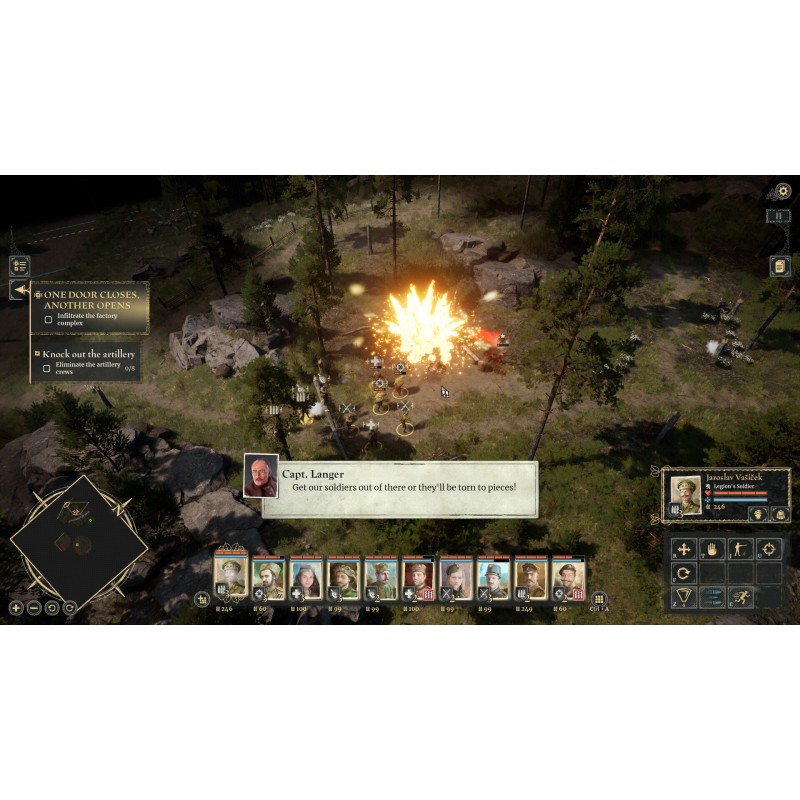
Task: Select the 'One Door Closes, Another Opens' objective
Action: coord(90,300)
